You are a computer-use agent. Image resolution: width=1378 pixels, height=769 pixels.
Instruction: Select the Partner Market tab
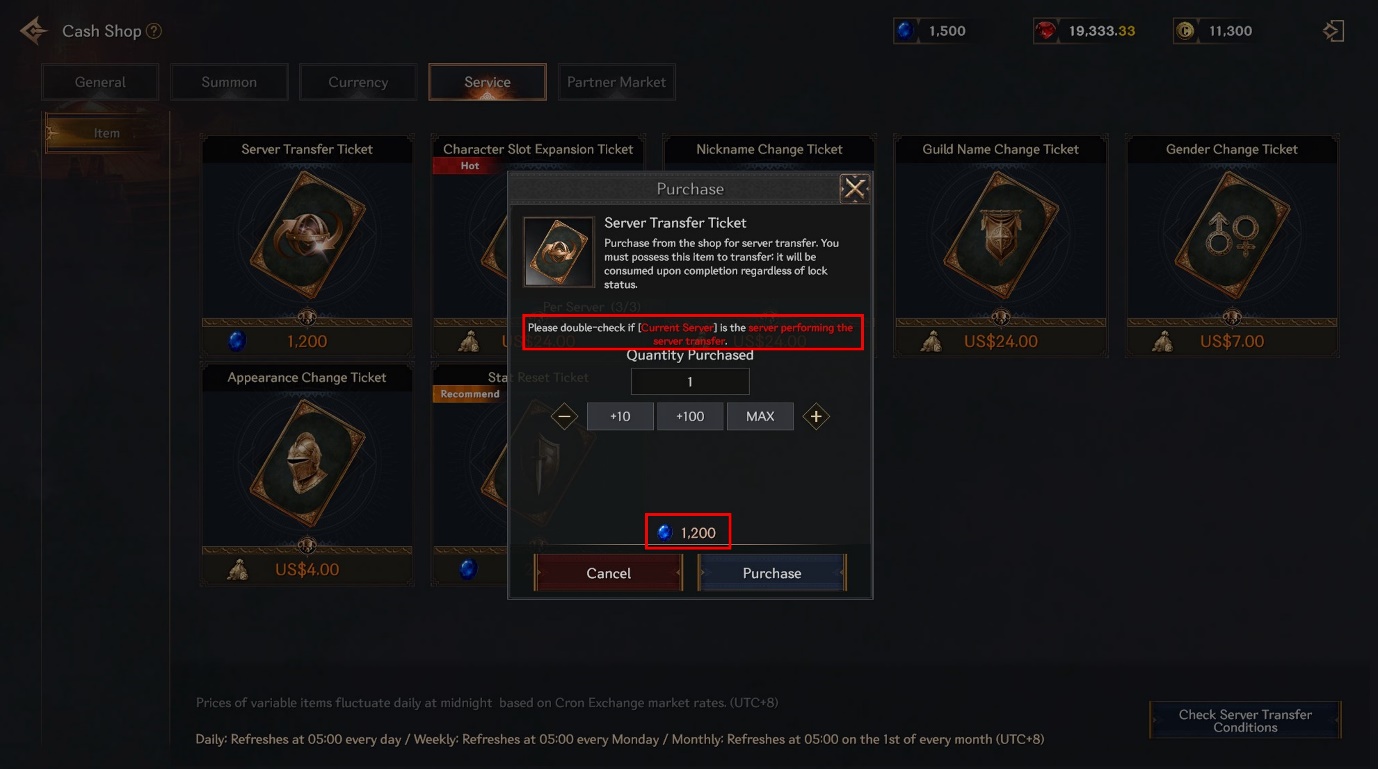pos(616,82)
